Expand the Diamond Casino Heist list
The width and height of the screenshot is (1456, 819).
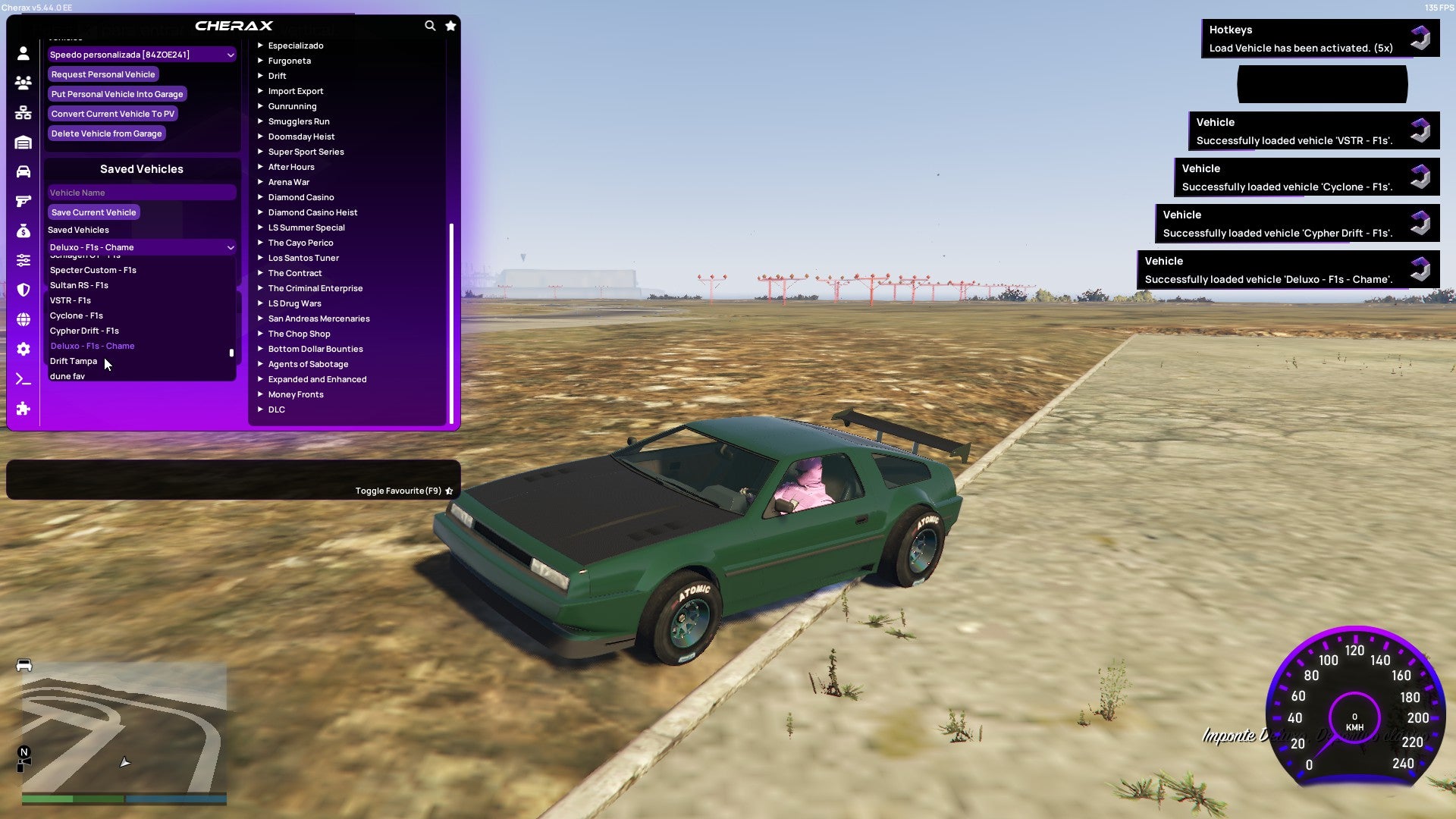pyautogui.click(x=312, y=212)
